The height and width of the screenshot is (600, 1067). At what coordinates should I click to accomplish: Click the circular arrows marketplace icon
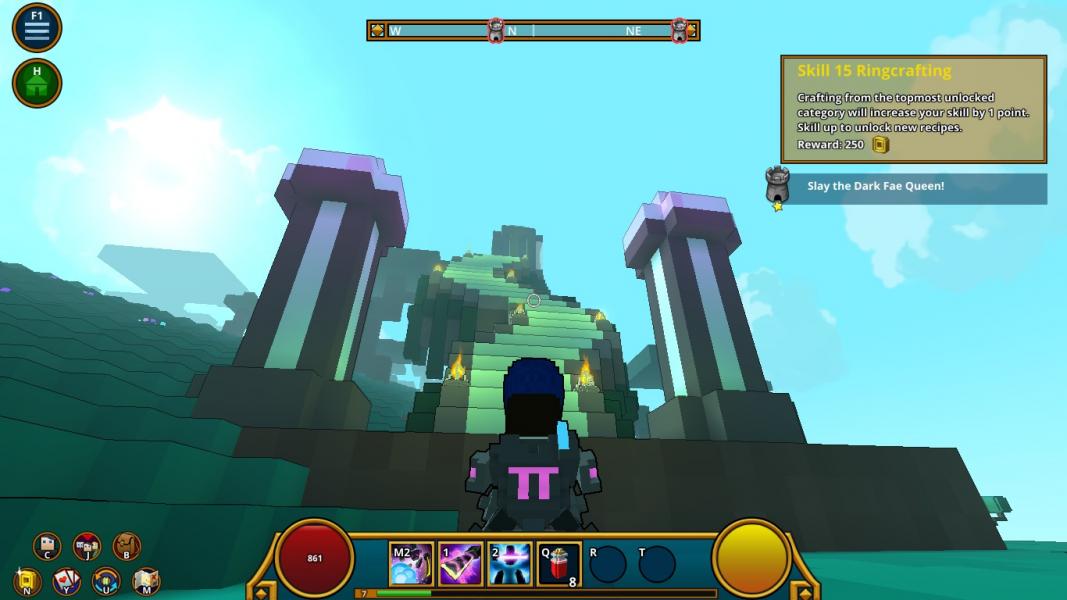tap(106, 581)
